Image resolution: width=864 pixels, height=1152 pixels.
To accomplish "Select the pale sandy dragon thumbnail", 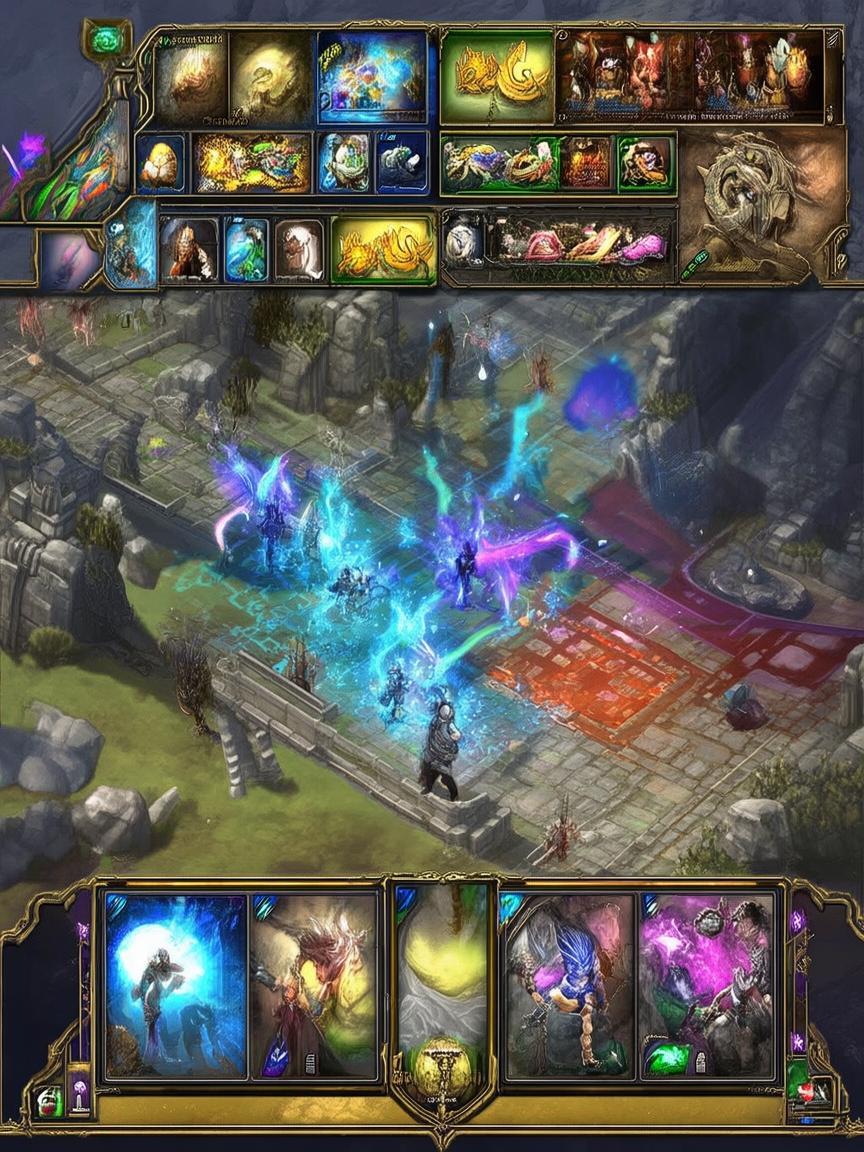I will (x=268, y=77).
